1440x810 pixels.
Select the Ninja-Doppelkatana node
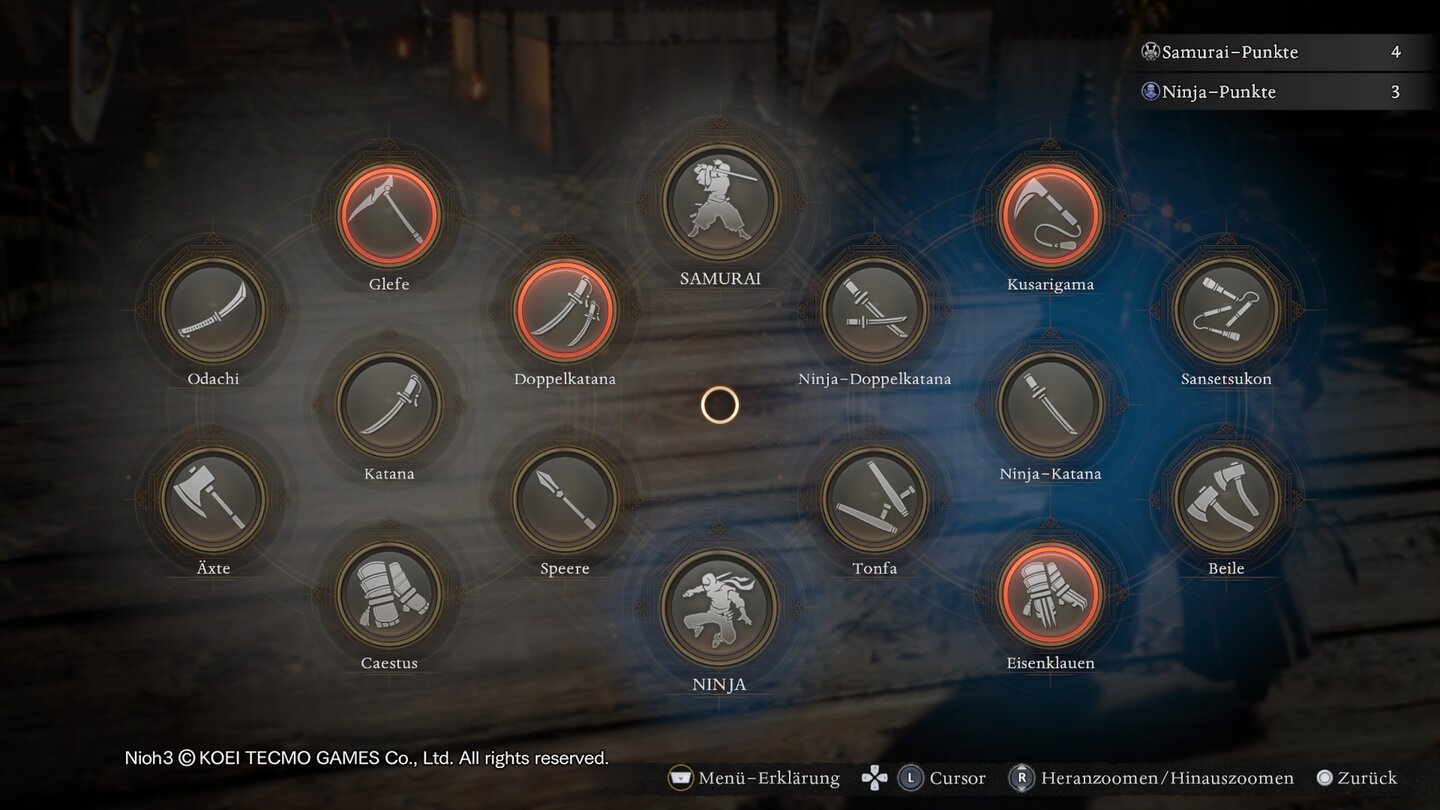pos(875,309)
